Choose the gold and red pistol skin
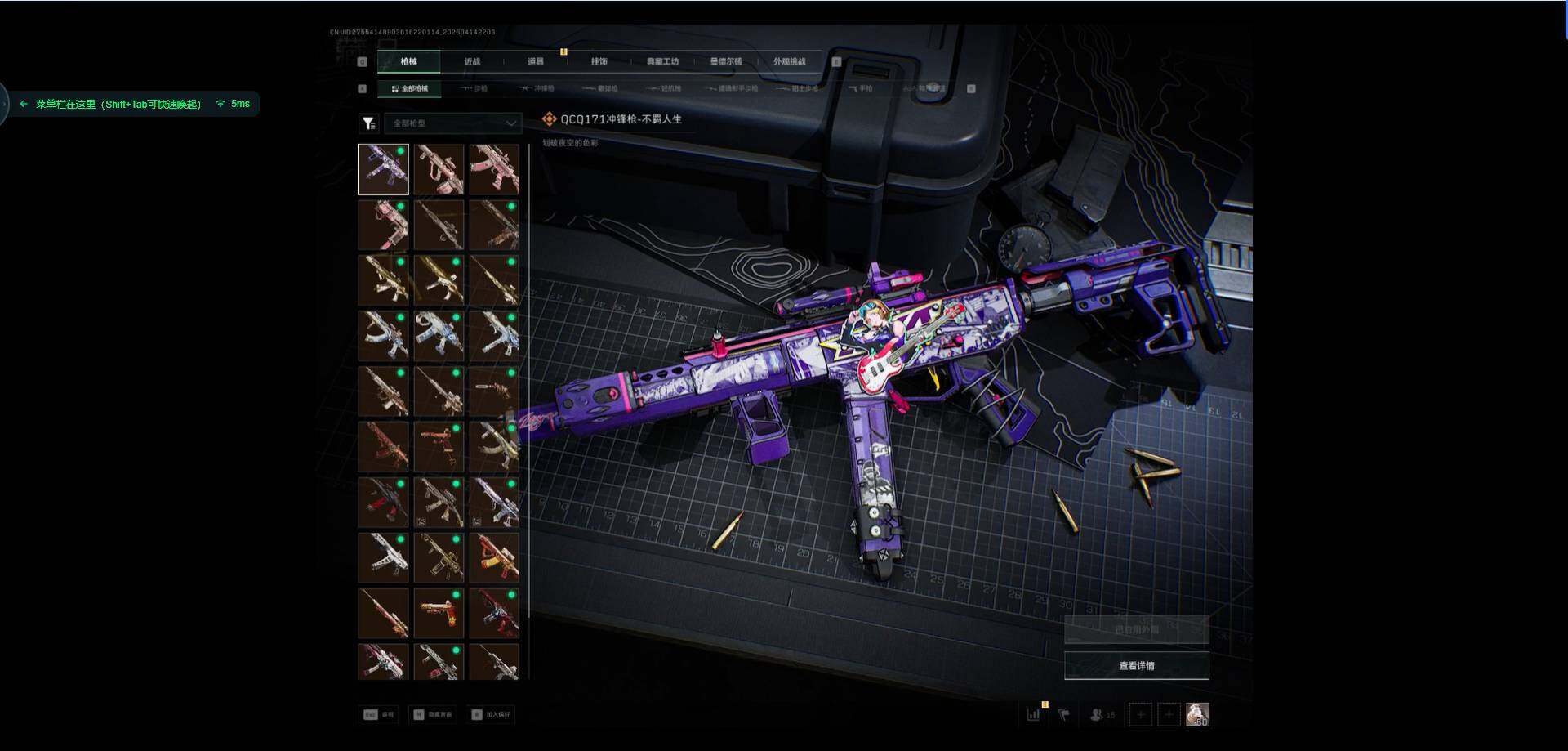1568x751 pixels. pos(439,613)
